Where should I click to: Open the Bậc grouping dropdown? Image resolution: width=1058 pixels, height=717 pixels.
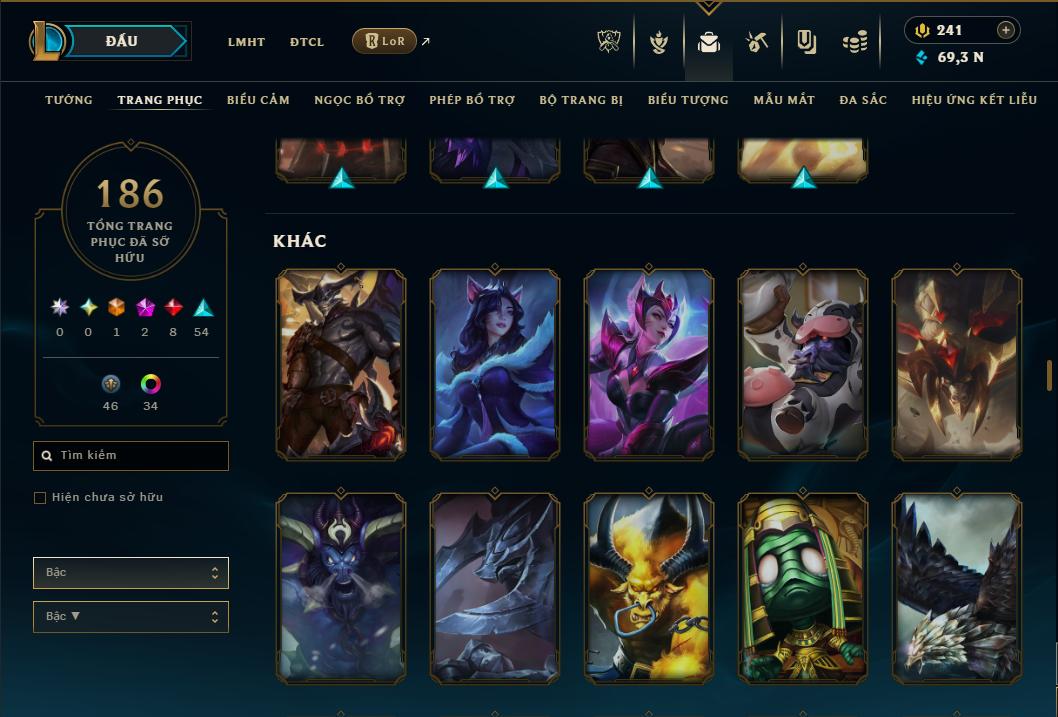[x=131, y=573]
